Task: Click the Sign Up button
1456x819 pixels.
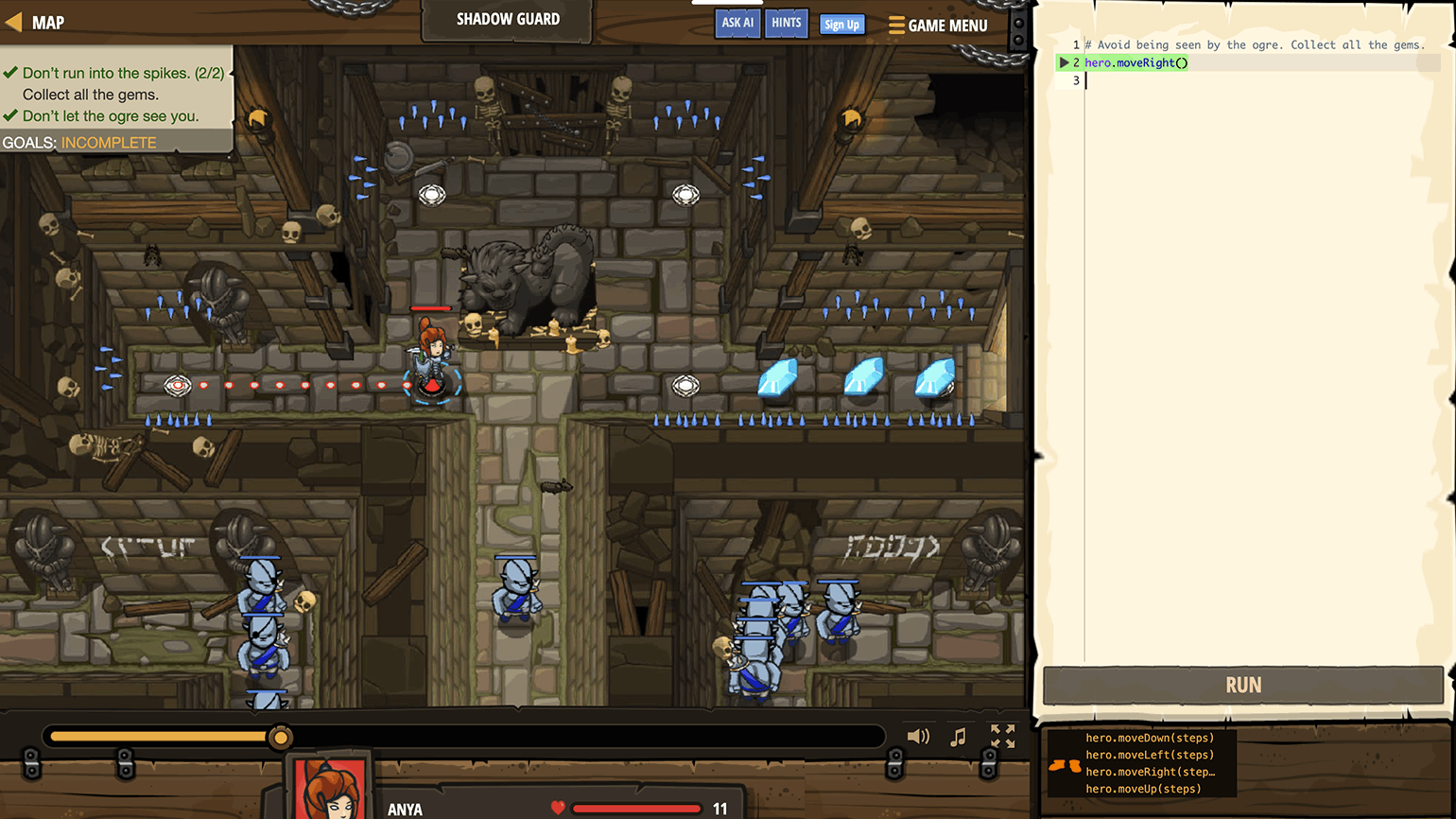Action: [841, 25]
